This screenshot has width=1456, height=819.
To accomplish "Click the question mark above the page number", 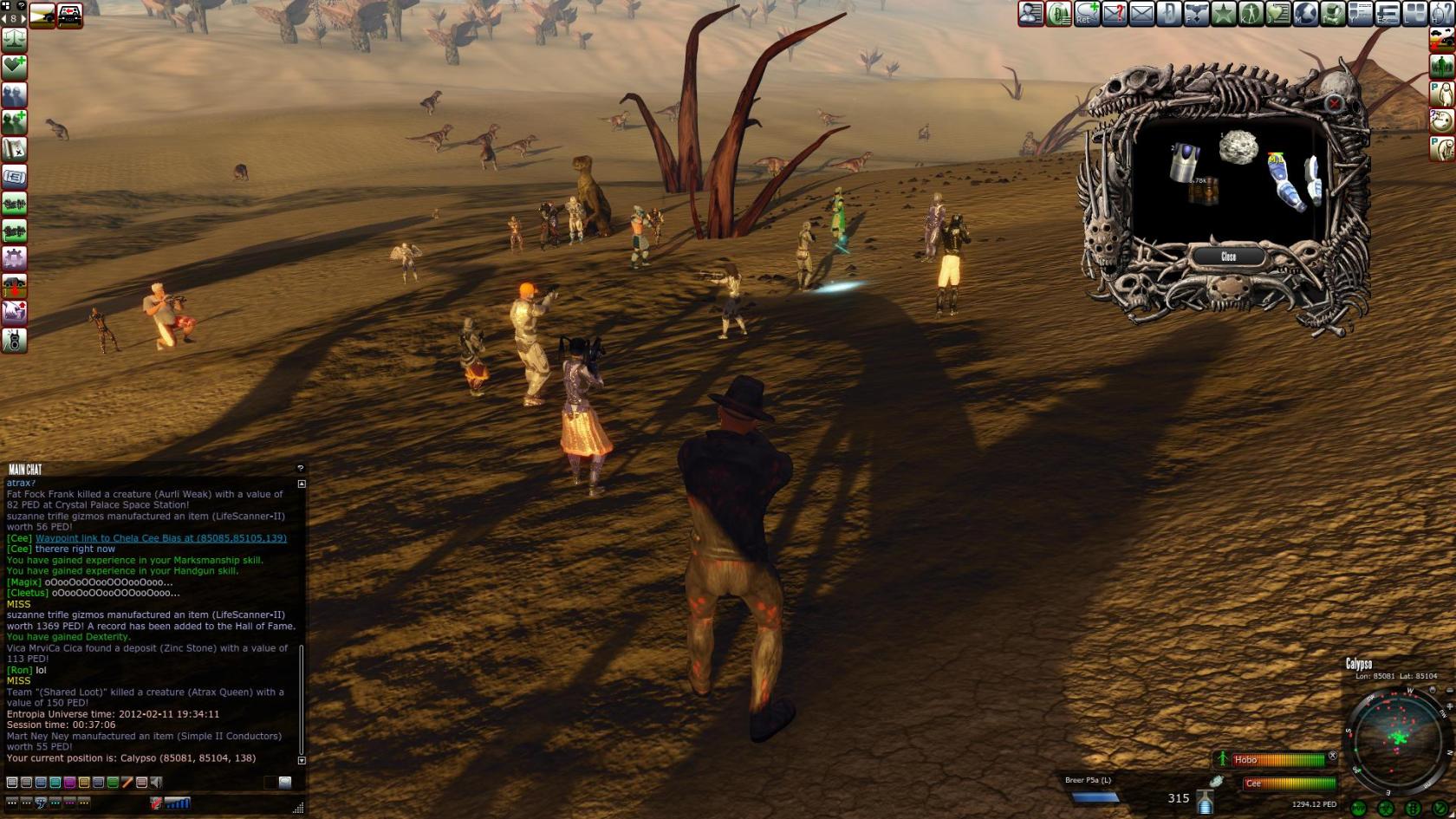I will [22, 5].
